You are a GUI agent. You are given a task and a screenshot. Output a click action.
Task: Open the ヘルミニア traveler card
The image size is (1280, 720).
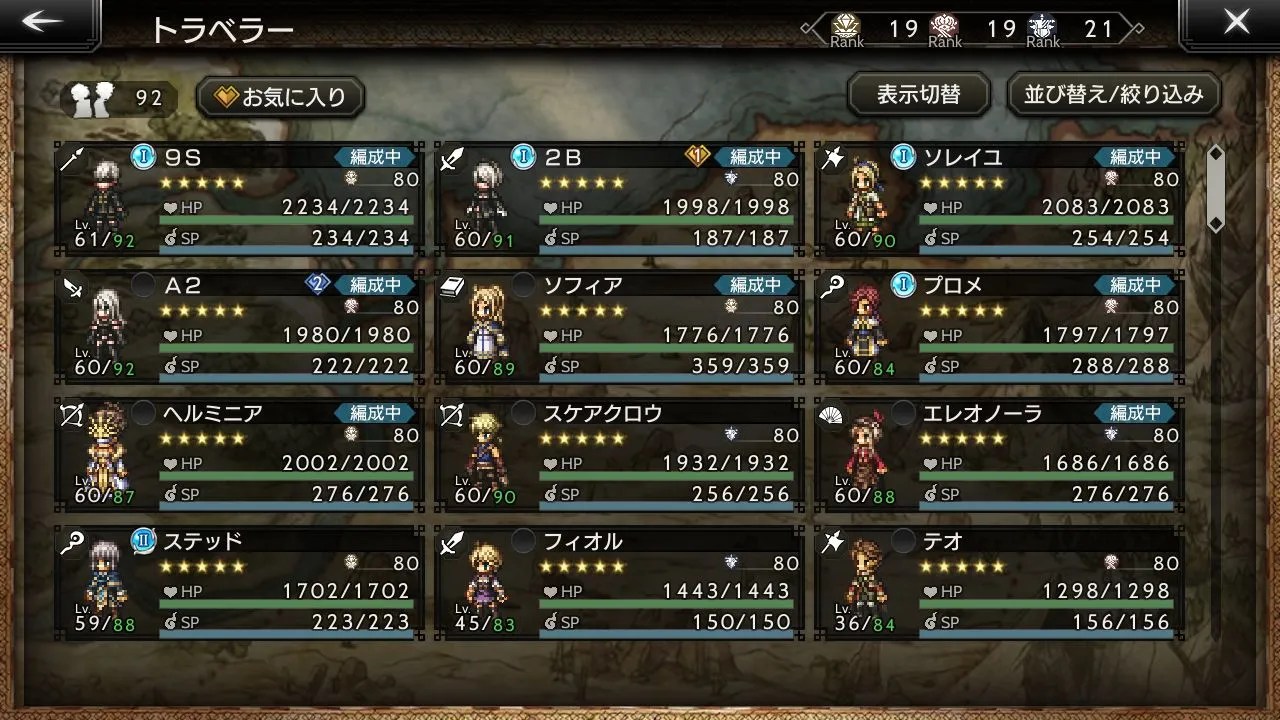pos(238,455)
